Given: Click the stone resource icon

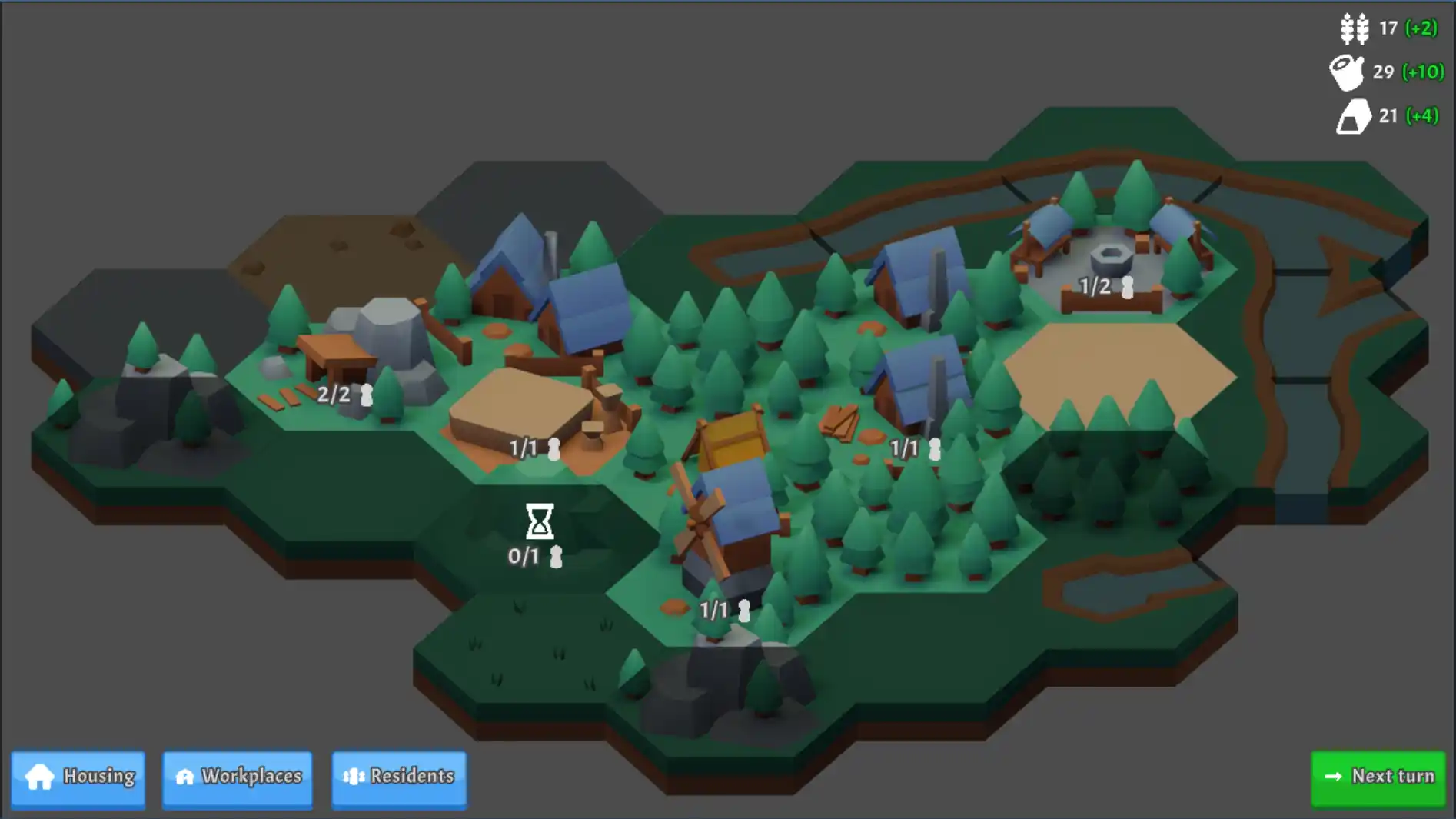Looking at the screenshot, I should [1355, 118].
